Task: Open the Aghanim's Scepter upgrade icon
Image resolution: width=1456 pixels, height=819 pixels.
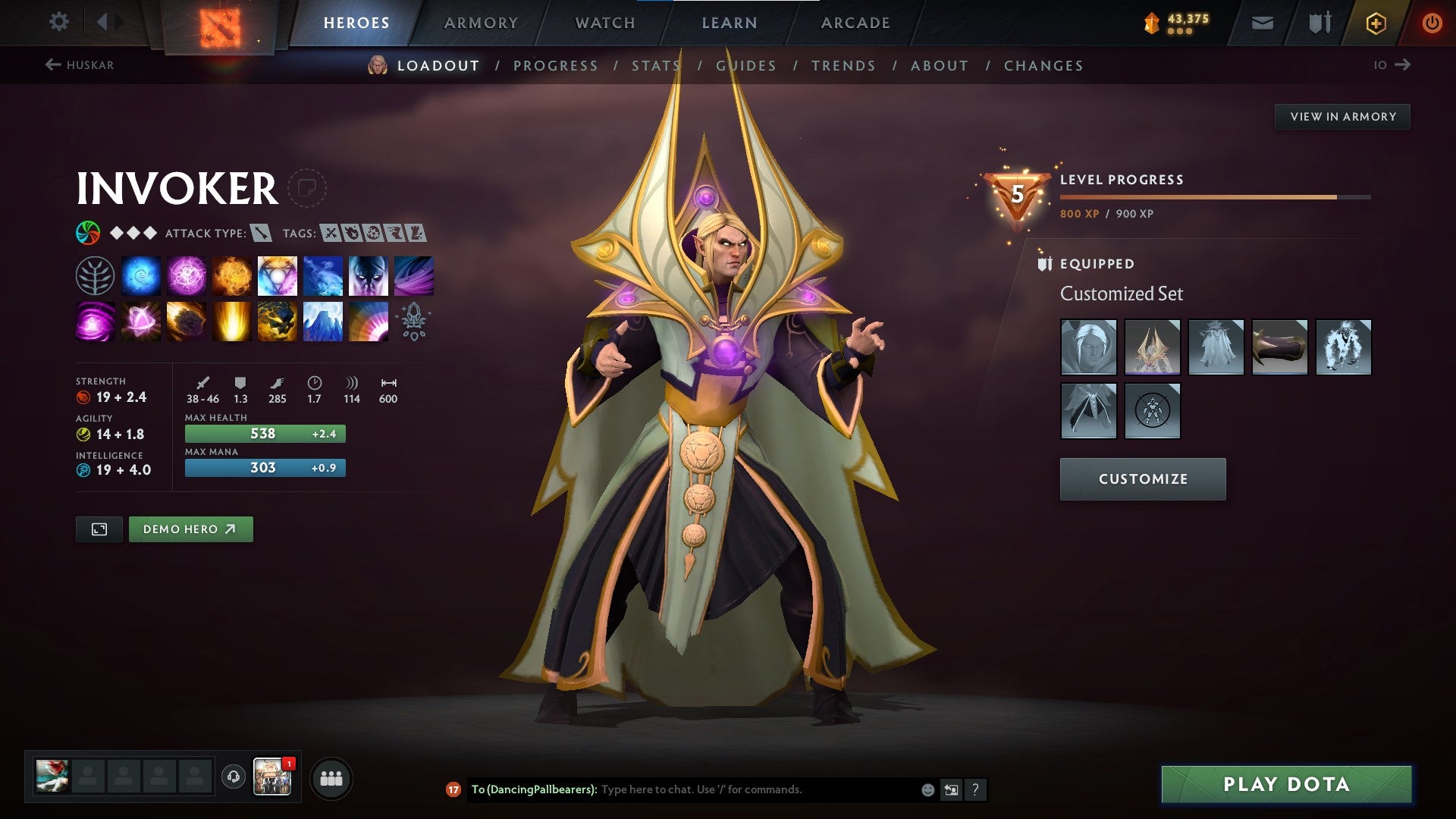Action: [x=413, y=321]
